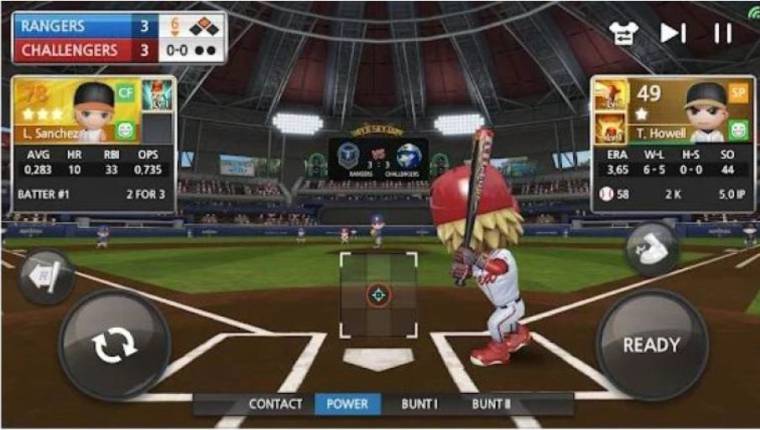Choose the BUNT I option
Image resolution: width=760 pixels, height=430 pixels.
(x=420, y=404)
